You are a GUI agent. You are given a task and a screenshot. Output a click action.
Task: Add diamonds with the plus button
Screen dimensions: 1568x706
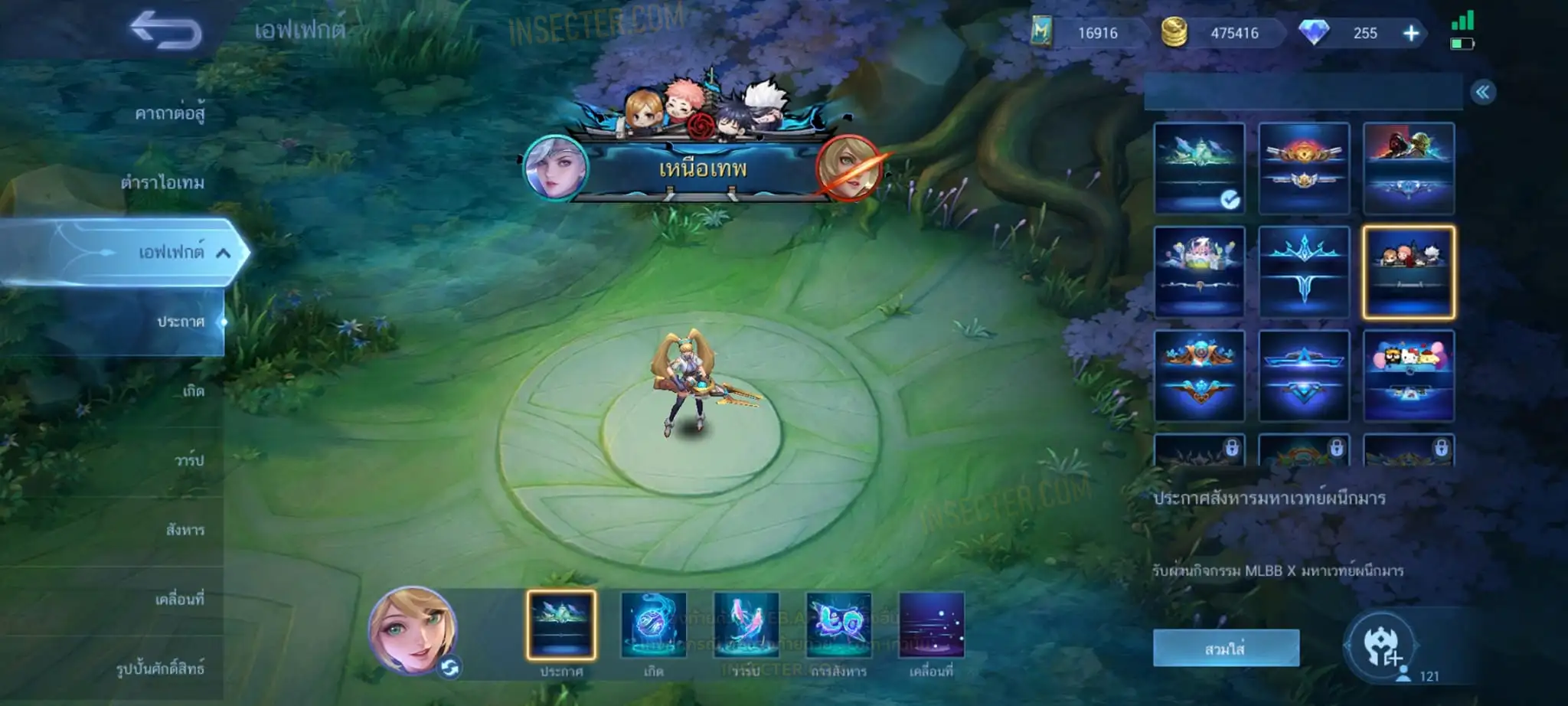(1410, 33)
